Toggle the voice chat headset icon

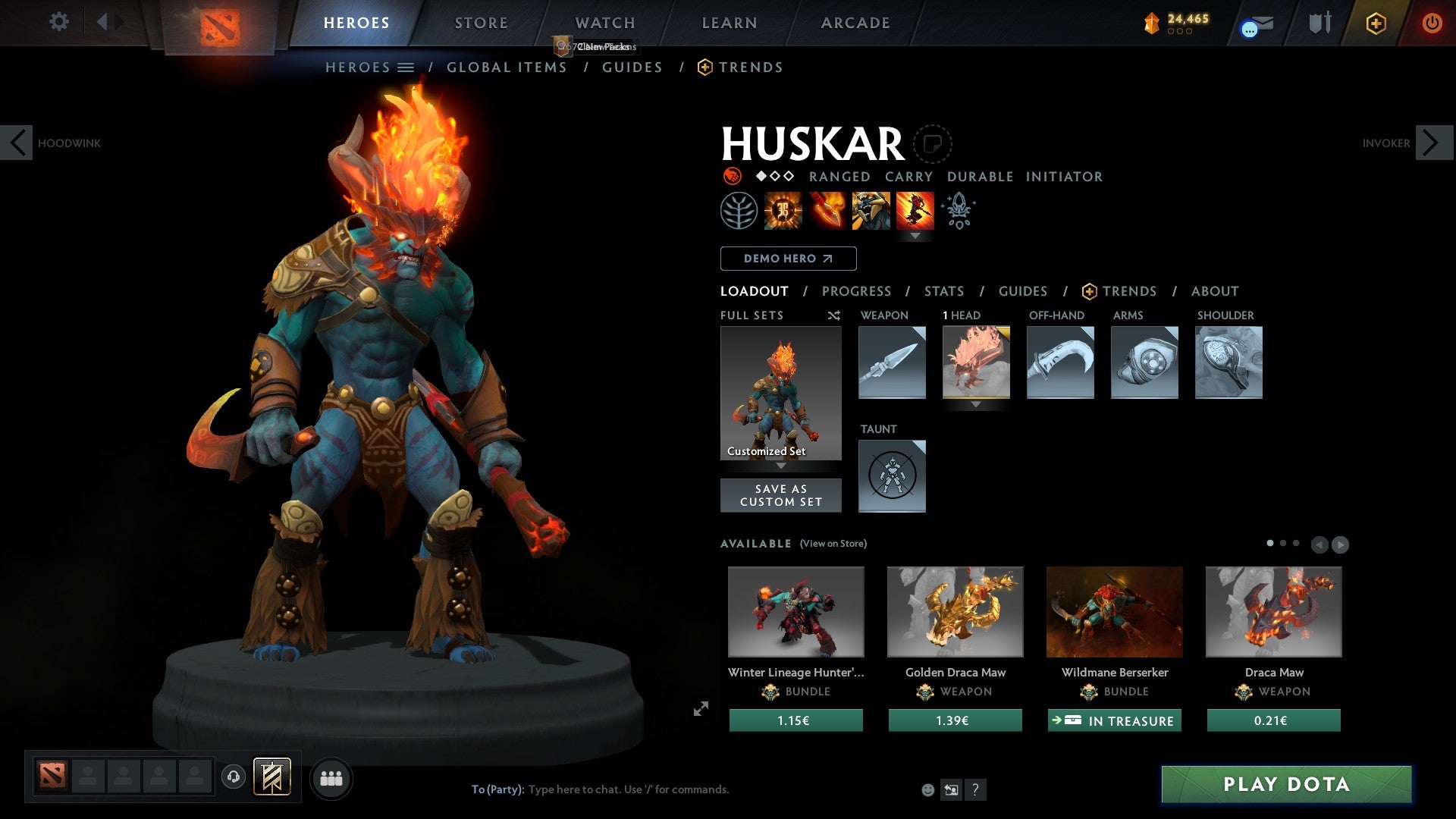pos(233,777)
